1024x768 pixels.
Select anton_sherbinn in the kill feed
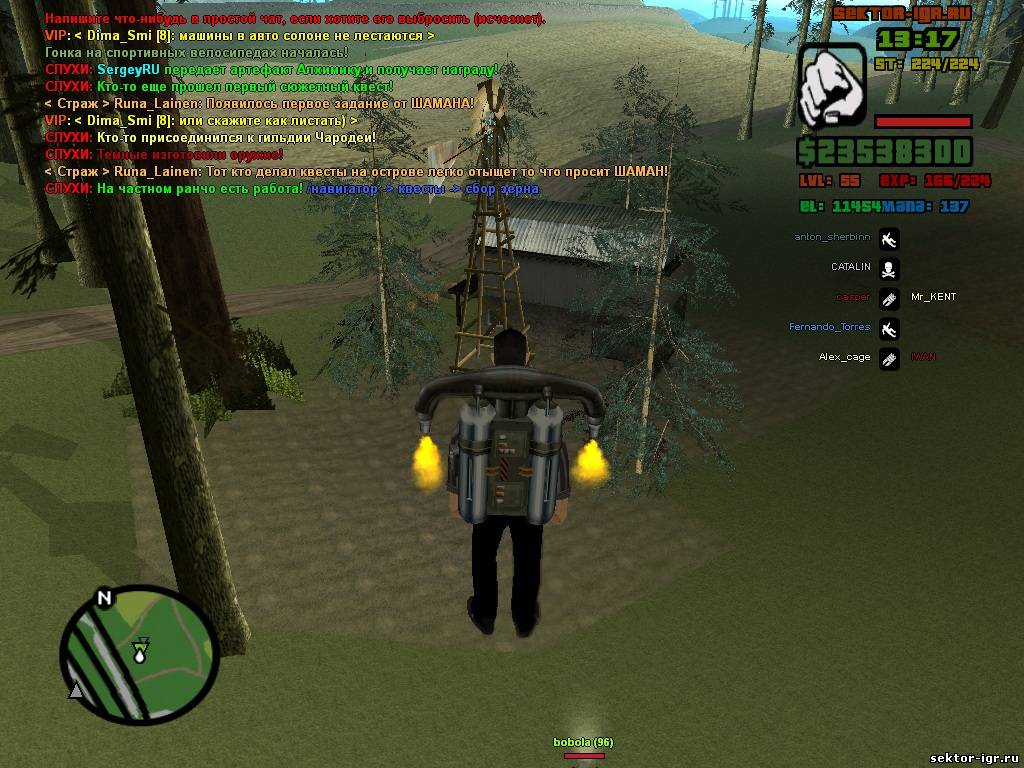(x=832, y=238)
